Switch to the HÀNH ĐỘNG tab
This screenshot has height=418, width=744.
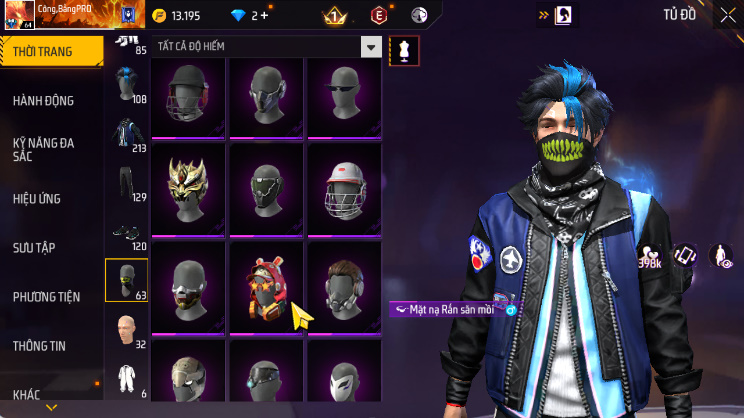[43, 101]
